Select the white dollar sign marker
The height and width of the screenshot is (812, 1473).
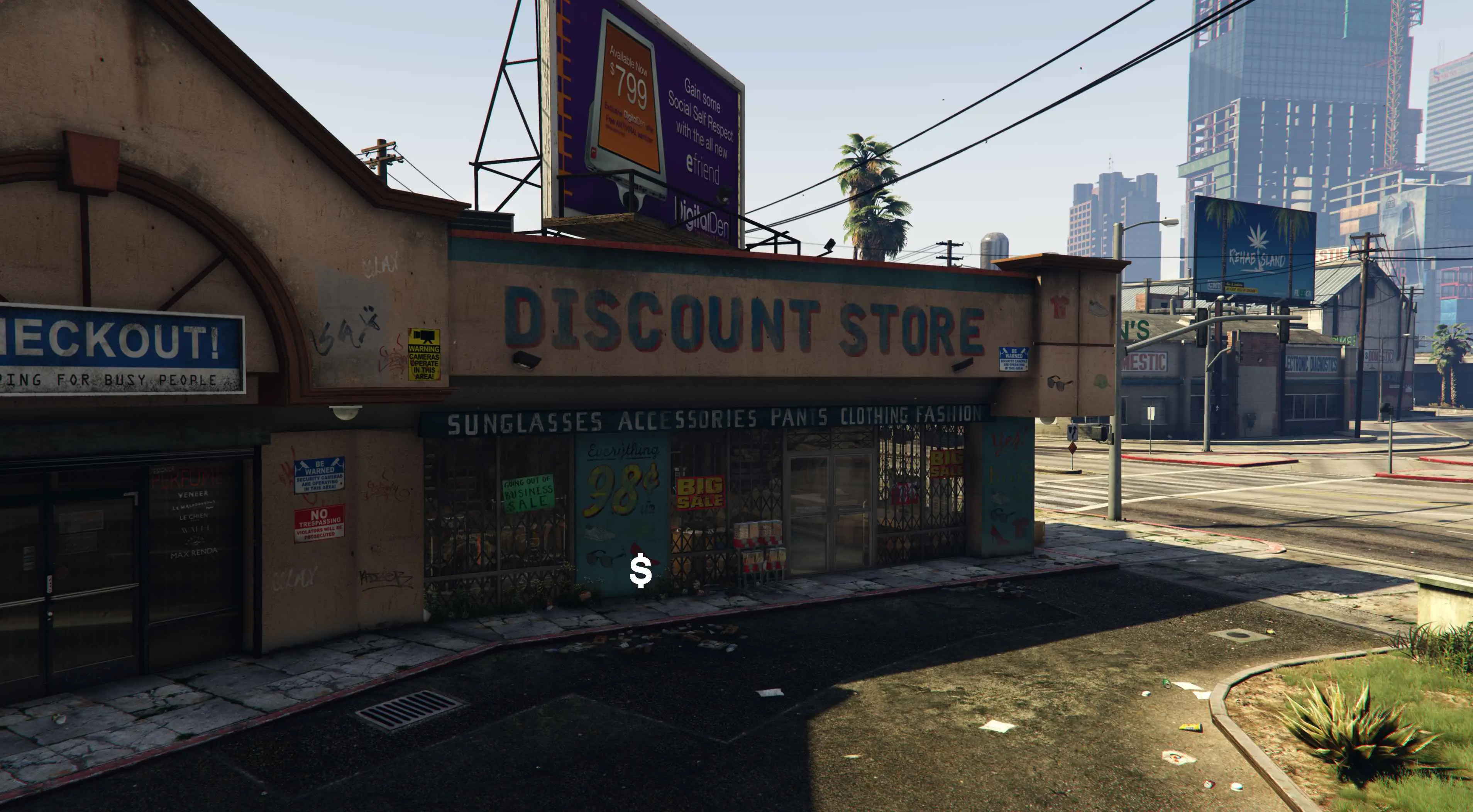pyautogui.click(x=640, y=571)
